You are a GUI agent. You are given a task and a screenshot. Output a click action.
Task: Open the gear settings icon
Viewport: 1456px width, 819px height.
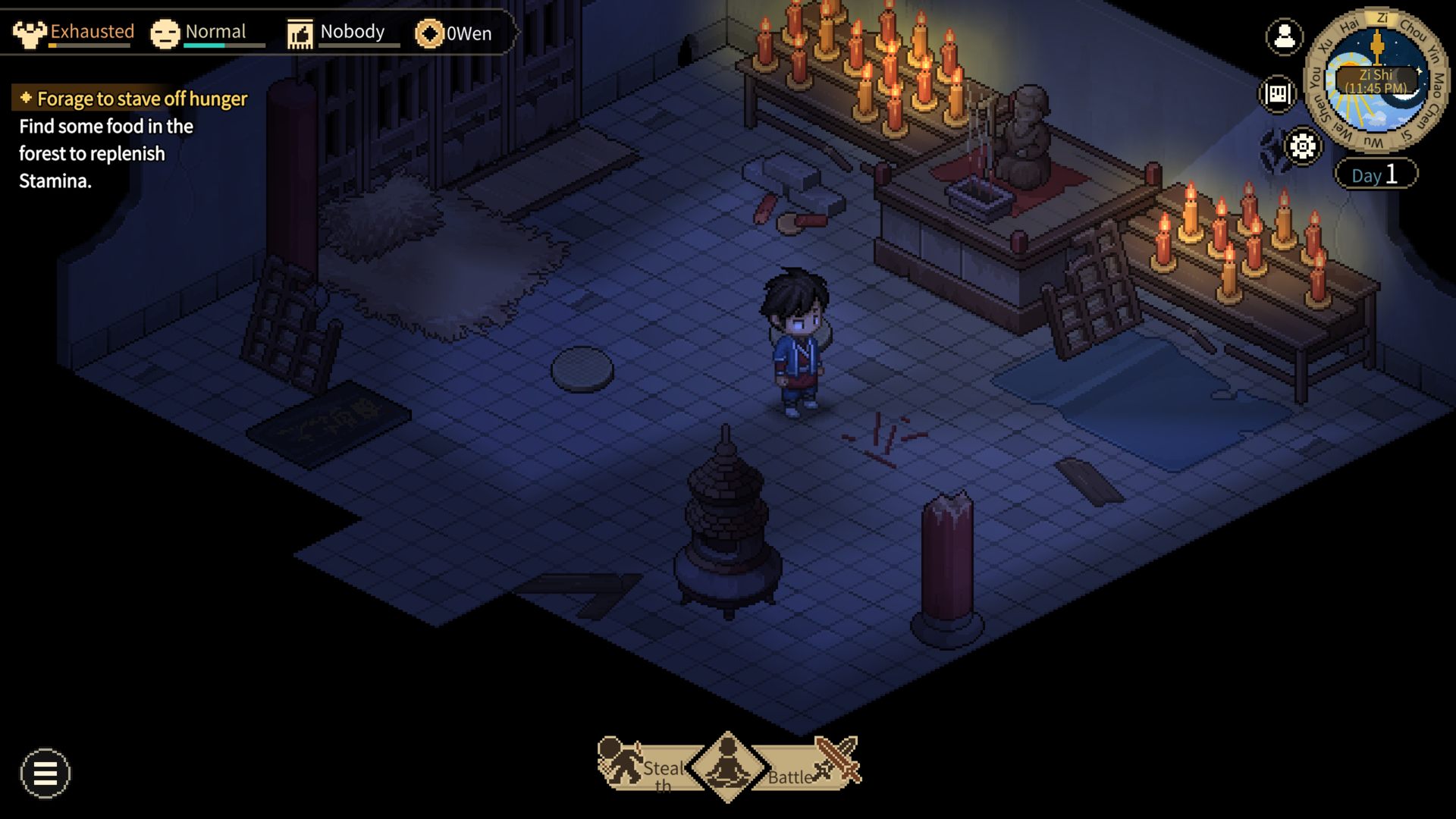(x=1302, y=146)
